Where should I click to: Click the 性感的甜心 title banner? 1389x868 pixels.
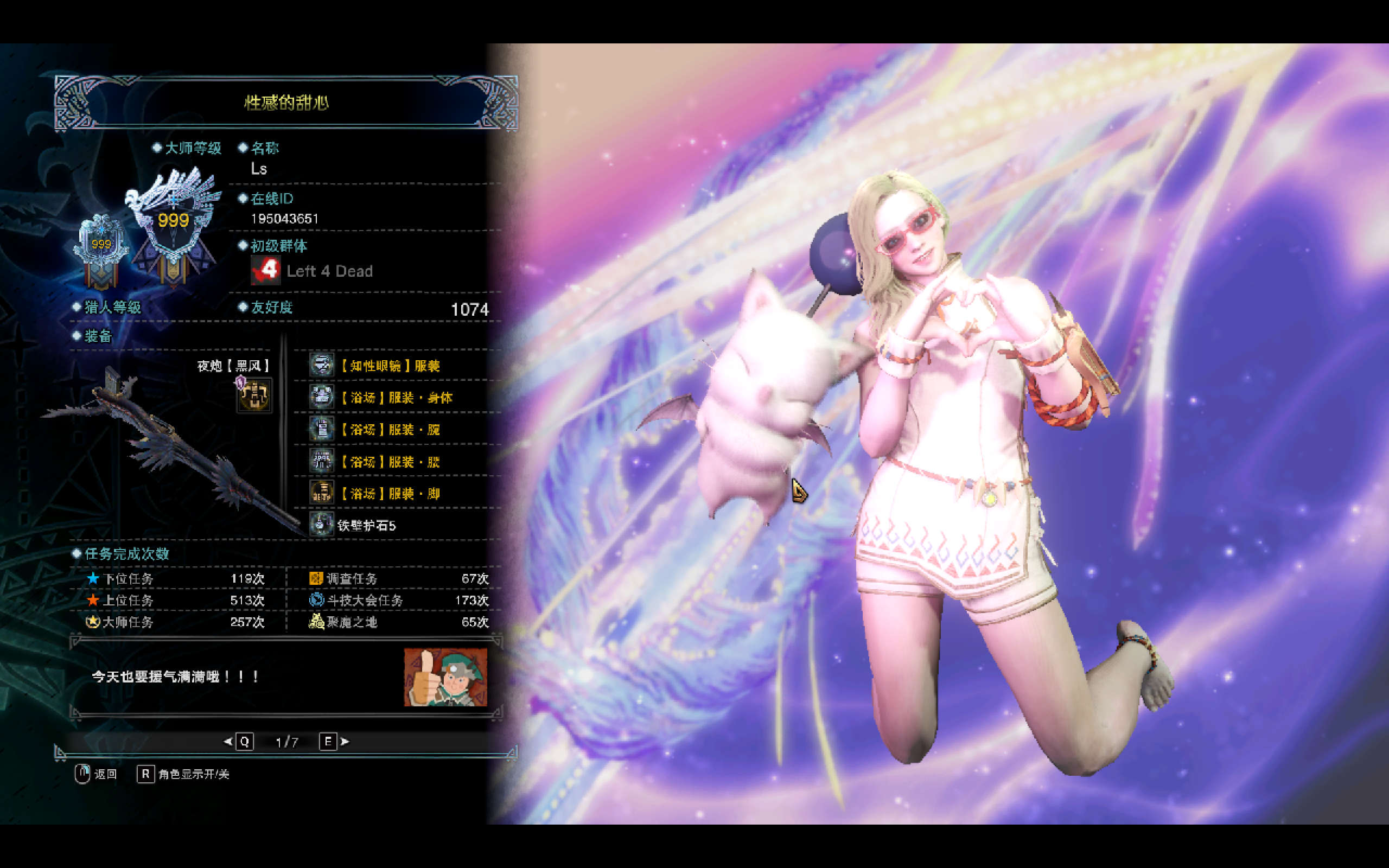tap(286, 103)
